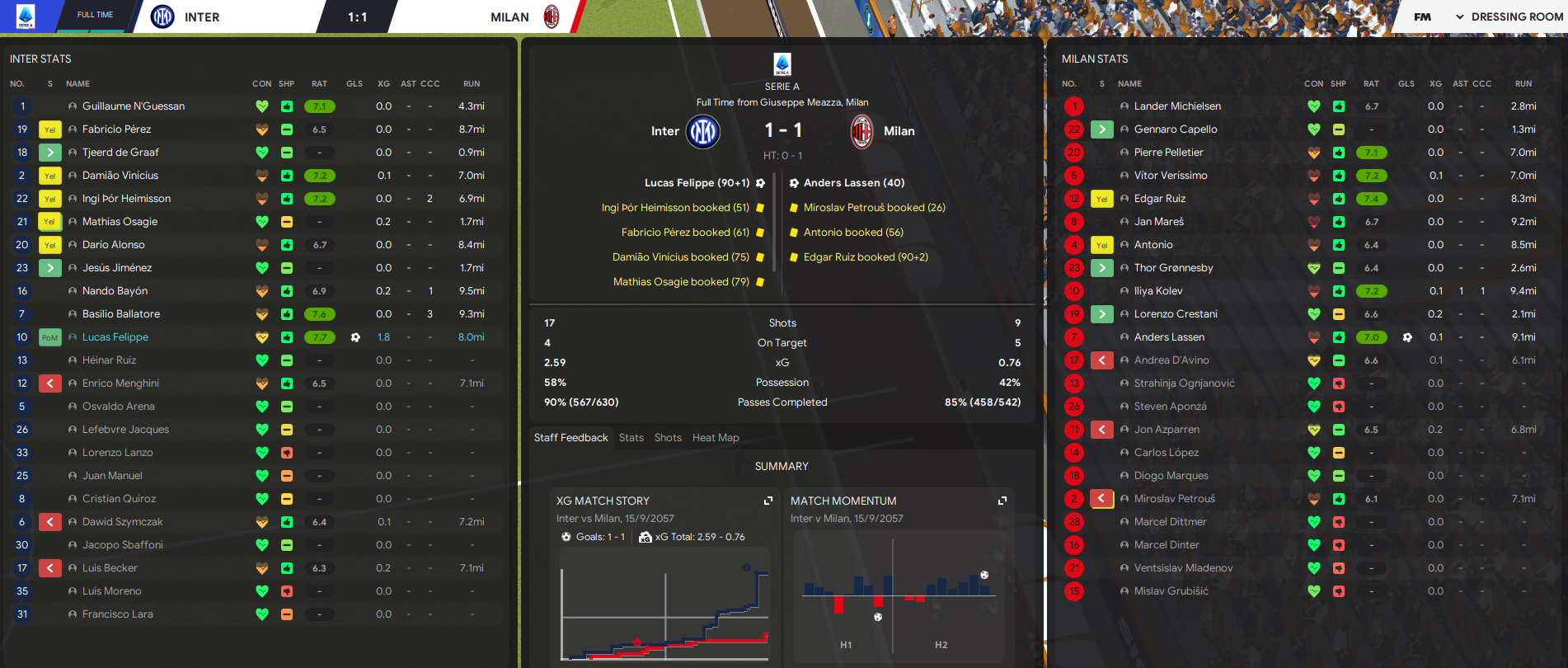Viewport: 1568px width, 668px height.
Task: Open Iliya Kolev's player row
Action: [1158, 291]
